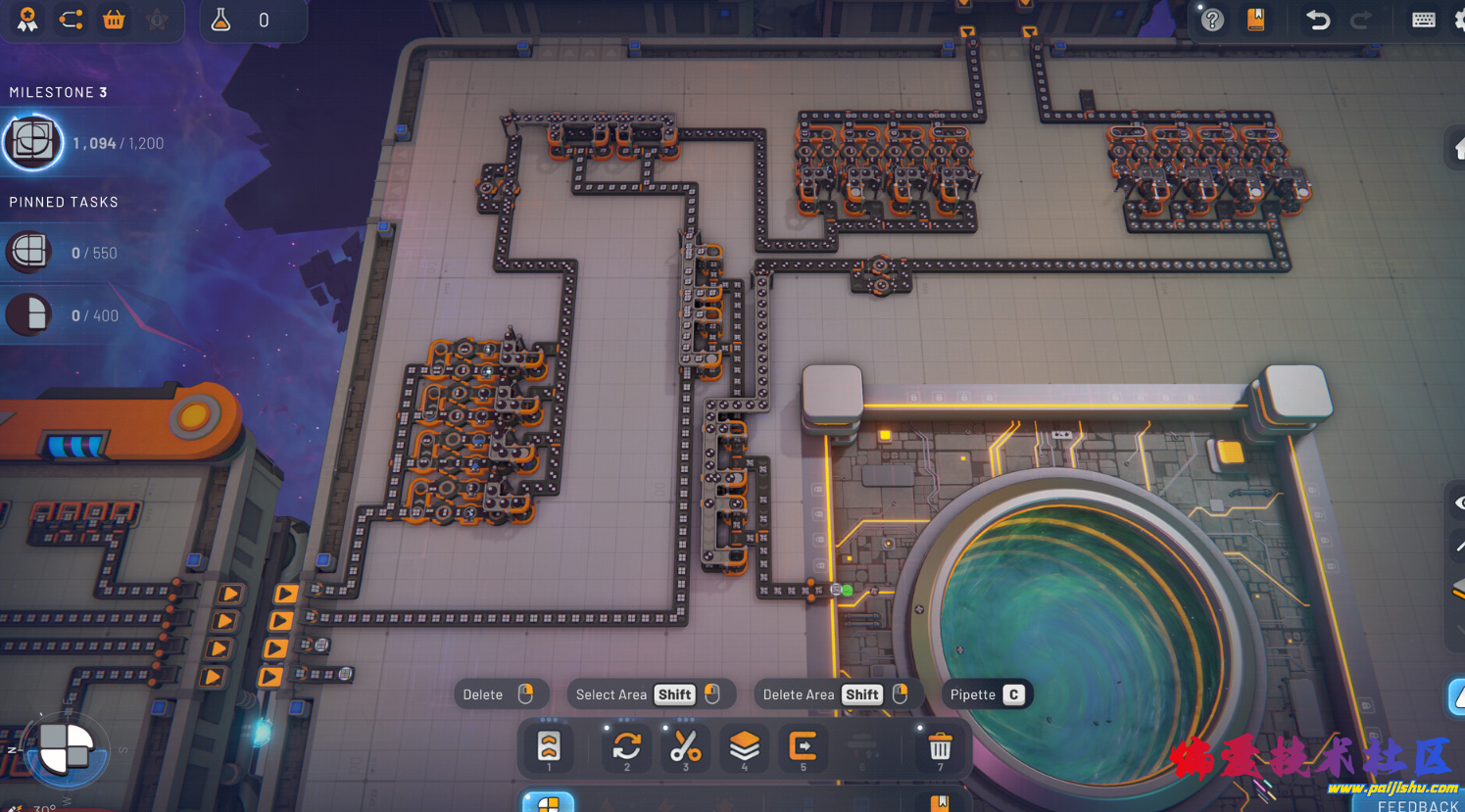Pick the scissors cutter tool in slot 3

tap(686, 747)
